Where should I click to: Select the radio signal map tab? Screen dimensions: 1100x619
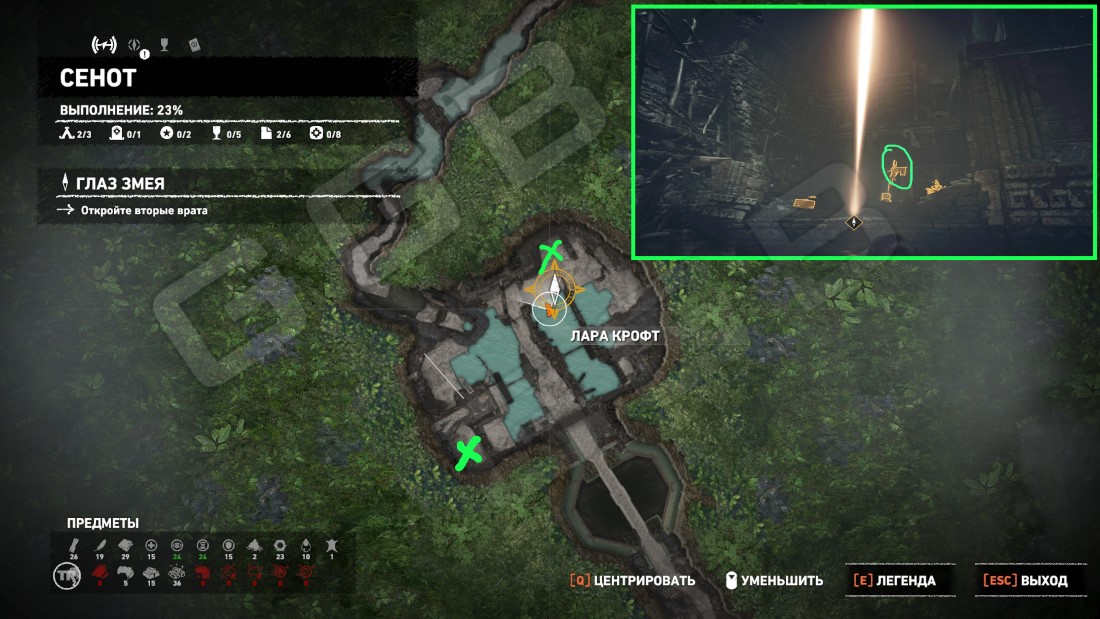[103, 44]
